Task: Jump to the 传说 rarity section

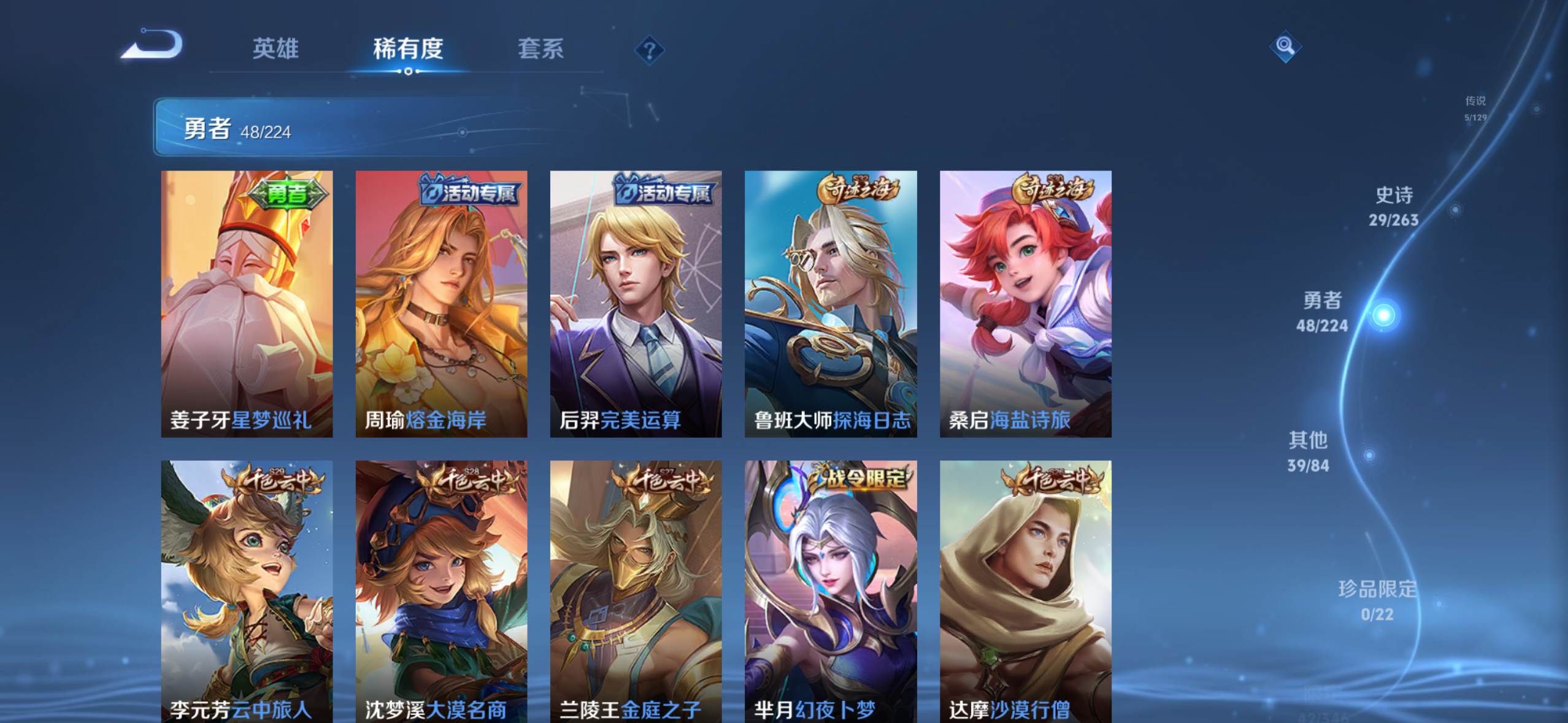Action: (x=1475, y=107)
